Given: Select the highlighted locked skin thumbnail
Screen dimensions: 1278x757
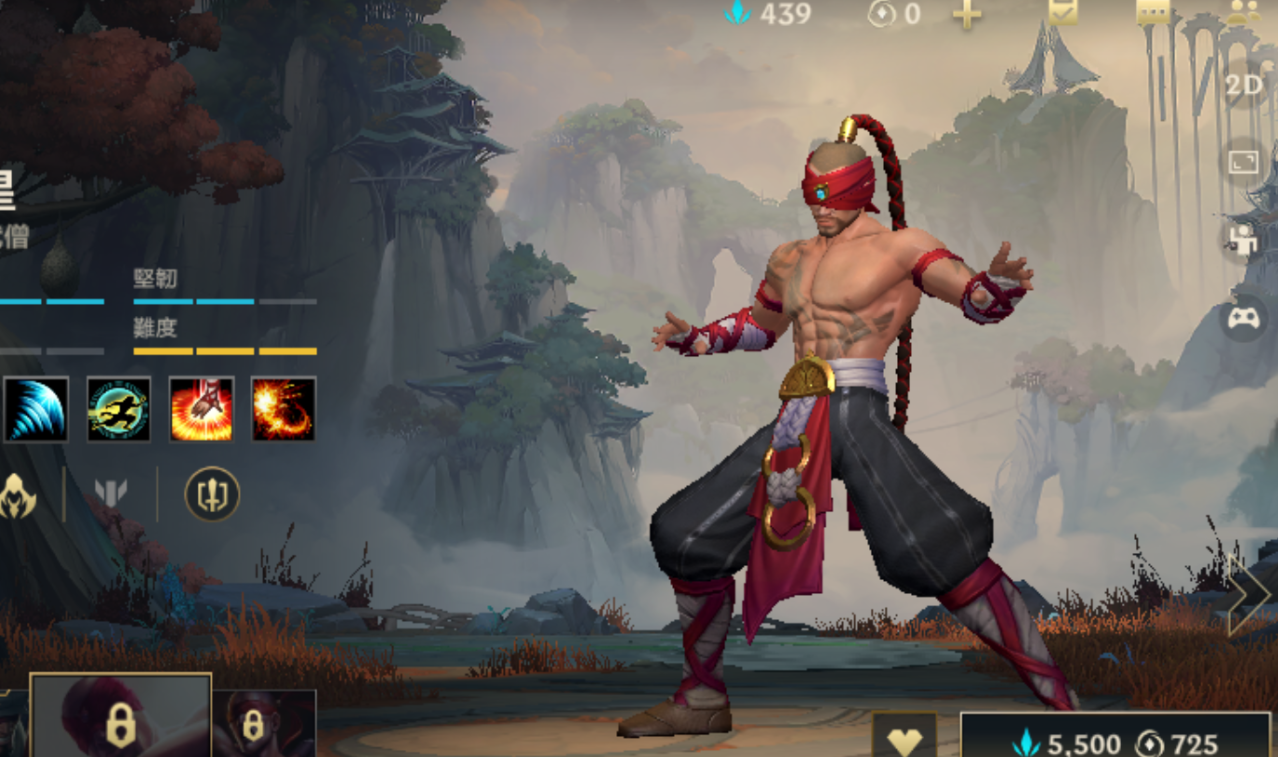Looking at the screenshot, I should pyautogui.click(x=120, y=717).
